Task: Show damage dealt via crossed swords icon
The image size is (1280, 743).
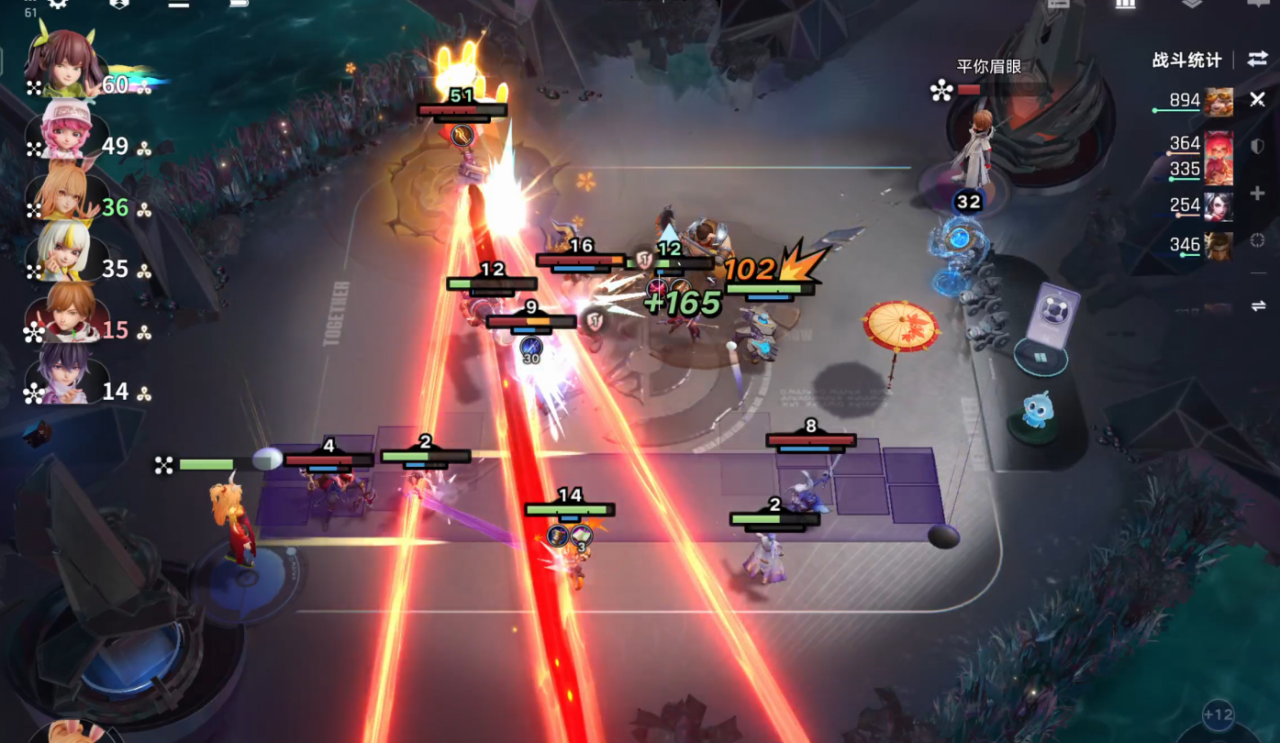Action: [1258, 100]
